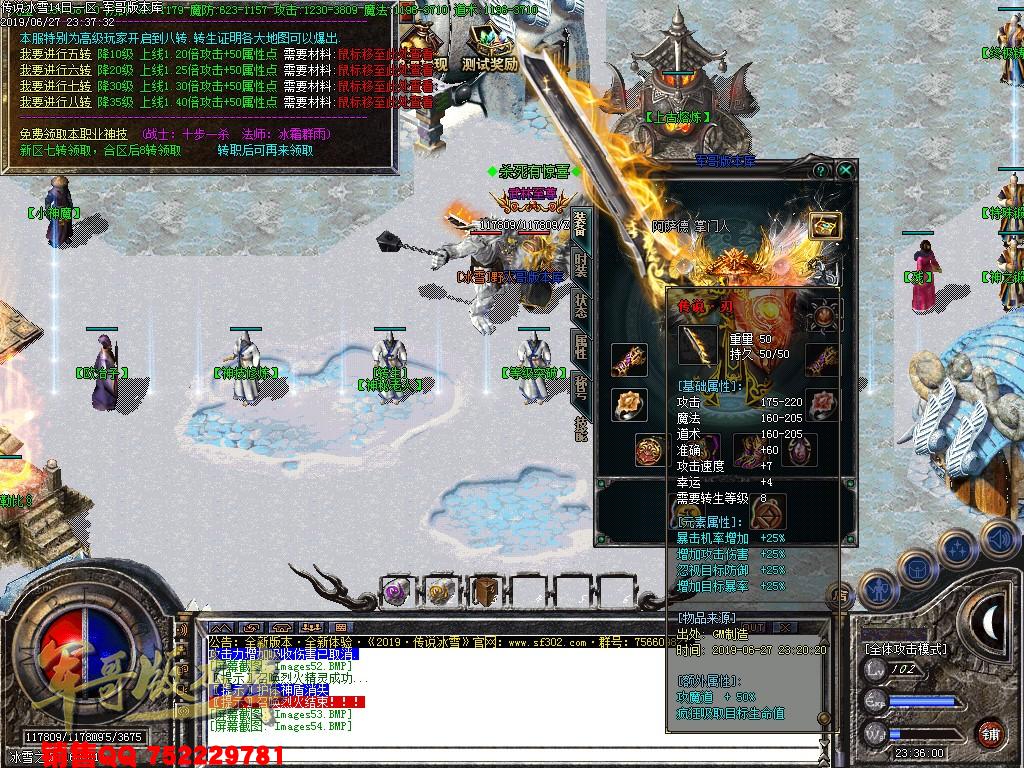
Task: Use the purple scroll in the quick belt
Action: (x=397, y=592)
